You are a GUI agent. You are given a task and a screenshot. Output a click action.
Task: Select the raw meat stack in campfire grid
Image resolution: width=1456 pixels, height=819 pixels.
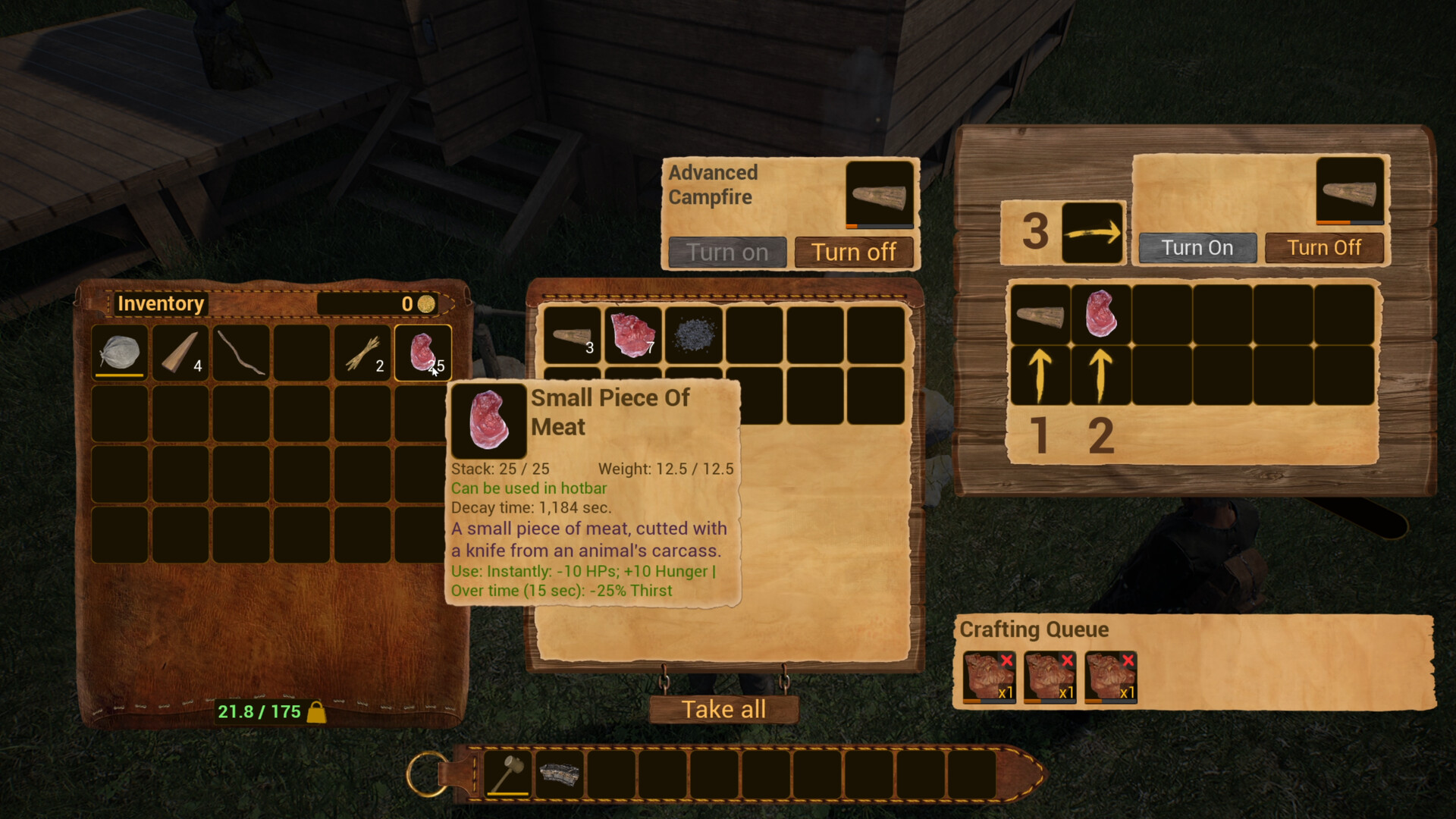point(634,337)
